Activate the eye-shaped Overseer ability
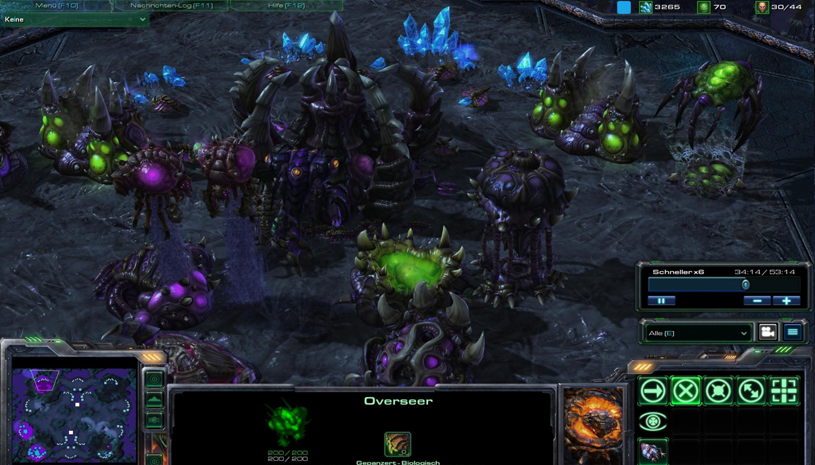This screenshot has height=465, width=815. click(x=653, y=422)
